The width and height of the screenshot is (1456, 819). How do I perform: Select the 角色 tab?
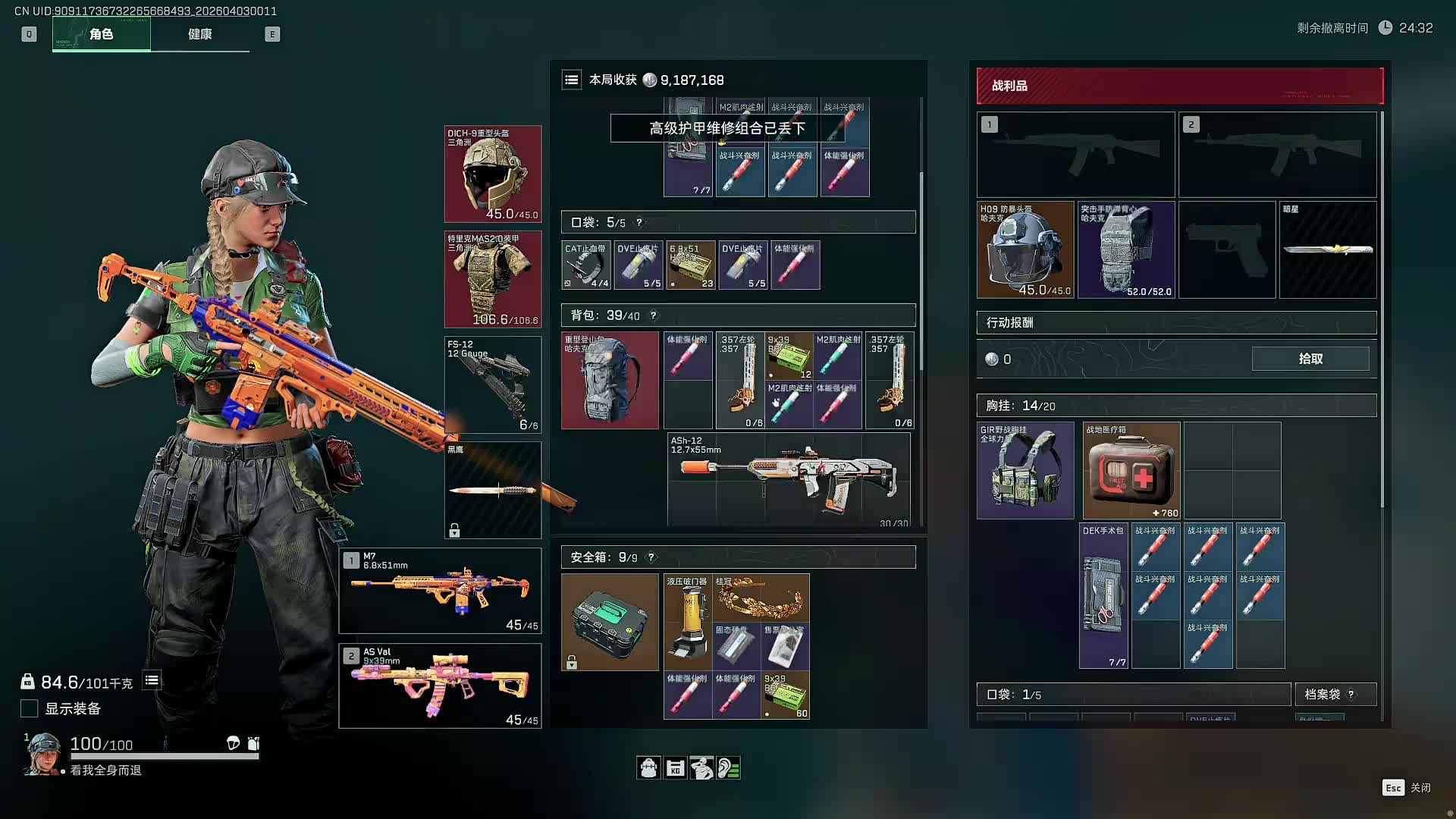coord(102,34)
